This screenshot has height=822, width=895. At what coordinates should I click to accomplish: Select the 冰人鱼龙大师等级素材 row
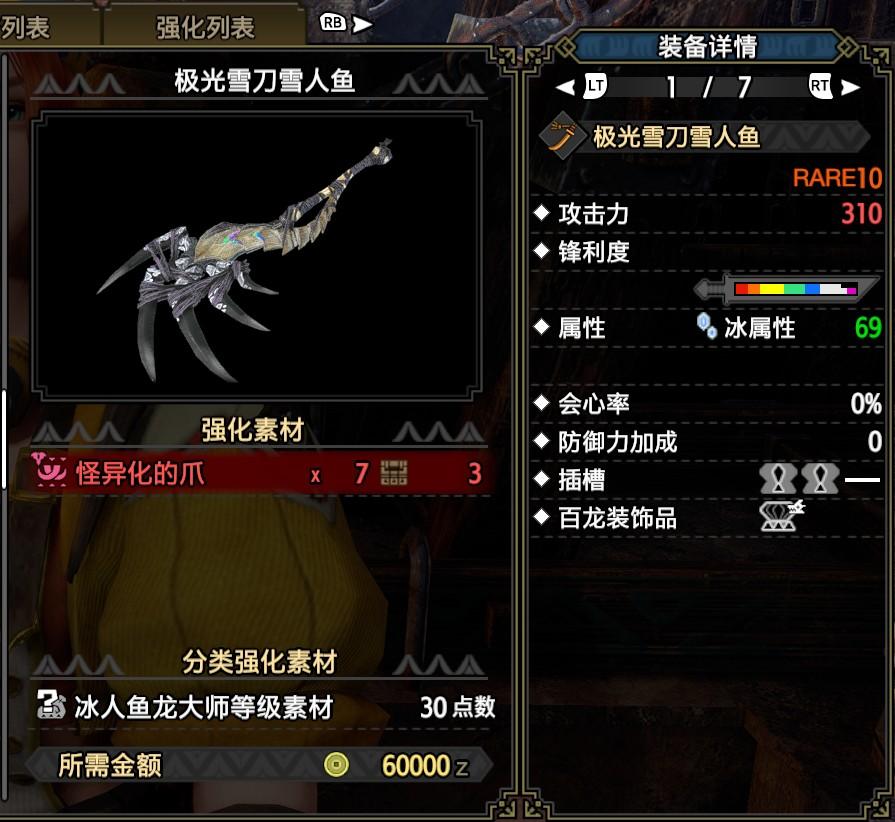point(265,708)
